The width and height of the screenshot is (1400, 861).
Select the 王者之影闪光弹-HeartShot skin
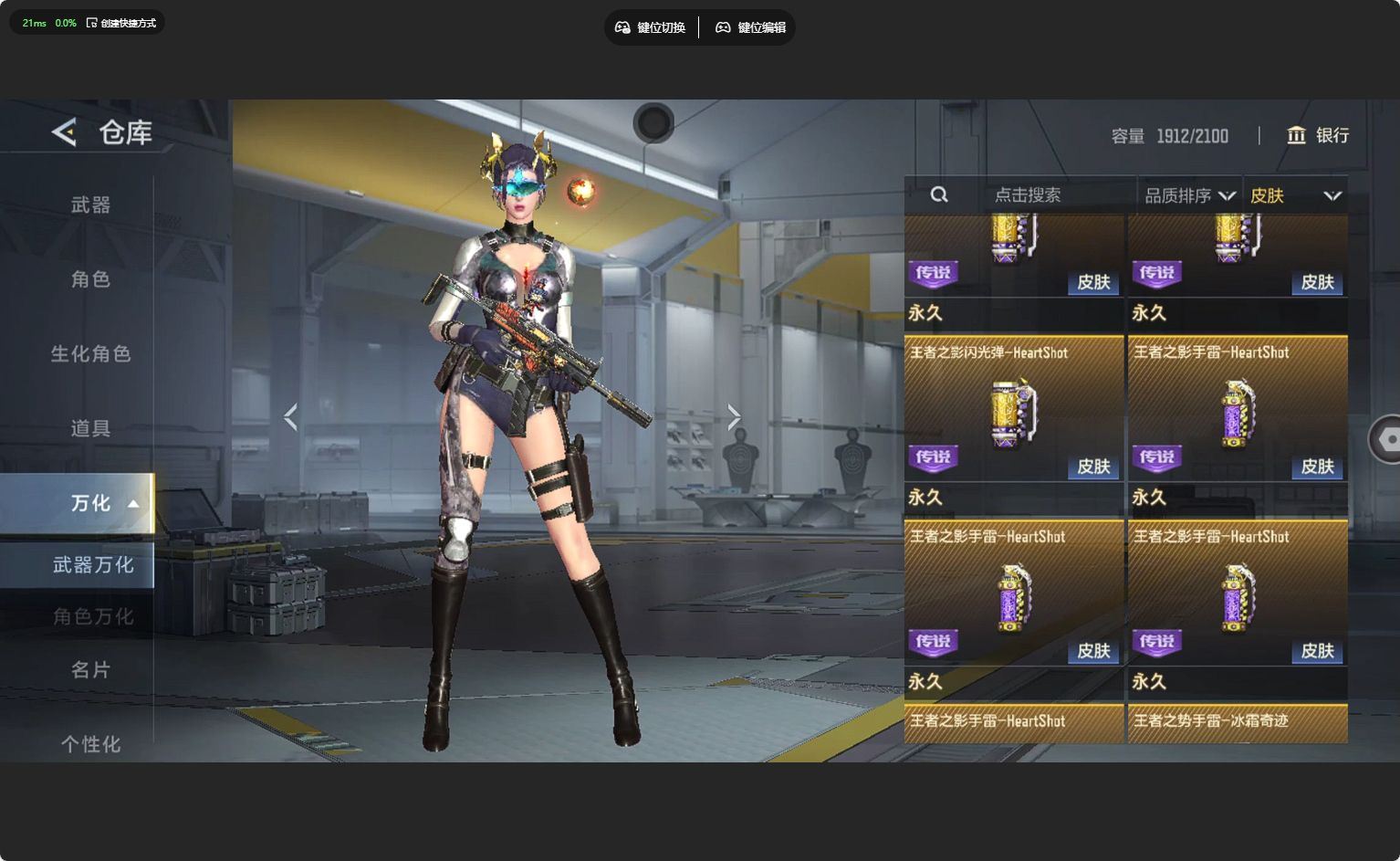pos(1014,409)
